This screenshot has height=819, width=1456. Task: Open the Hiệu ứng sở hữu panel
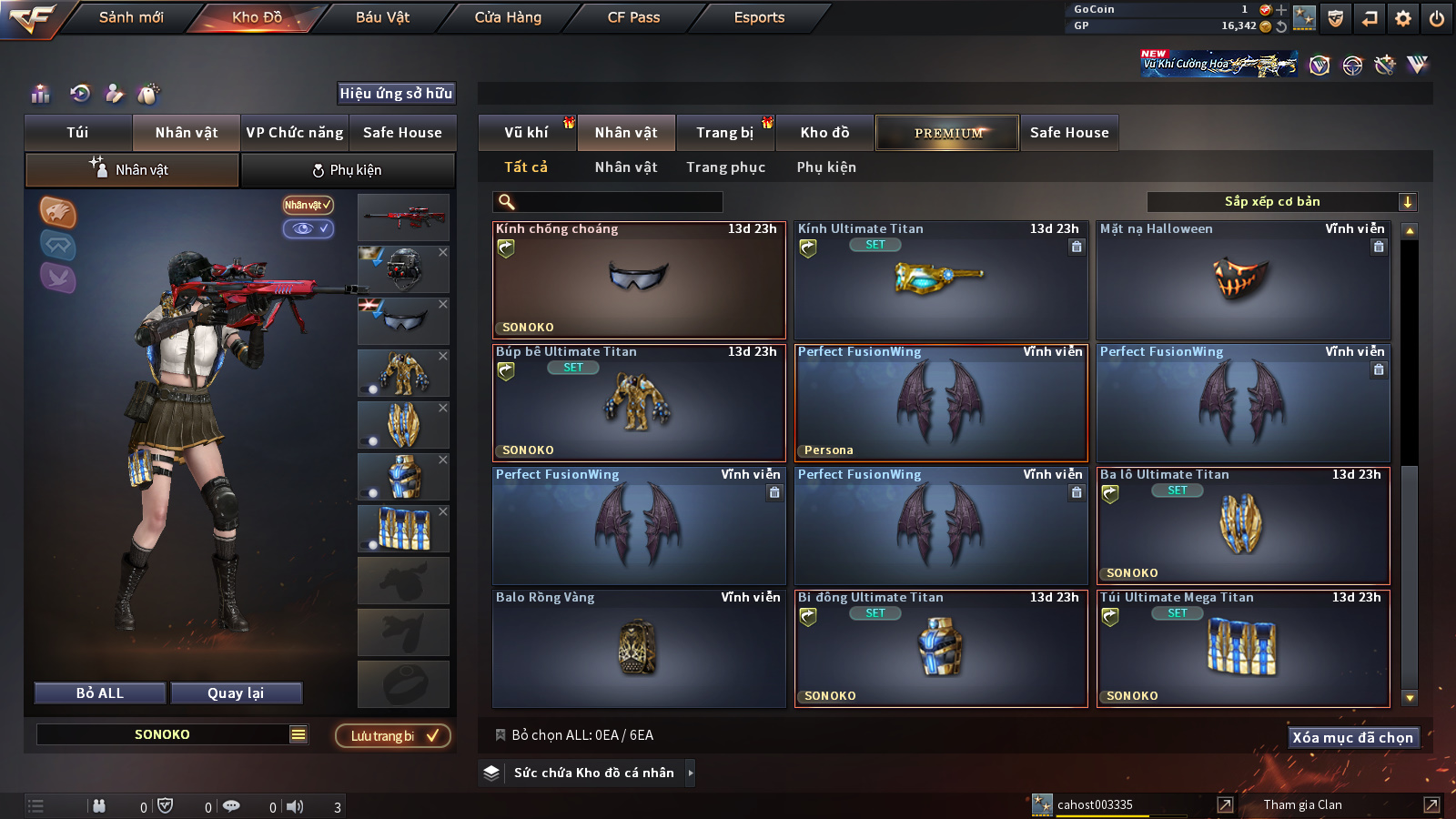396,94
